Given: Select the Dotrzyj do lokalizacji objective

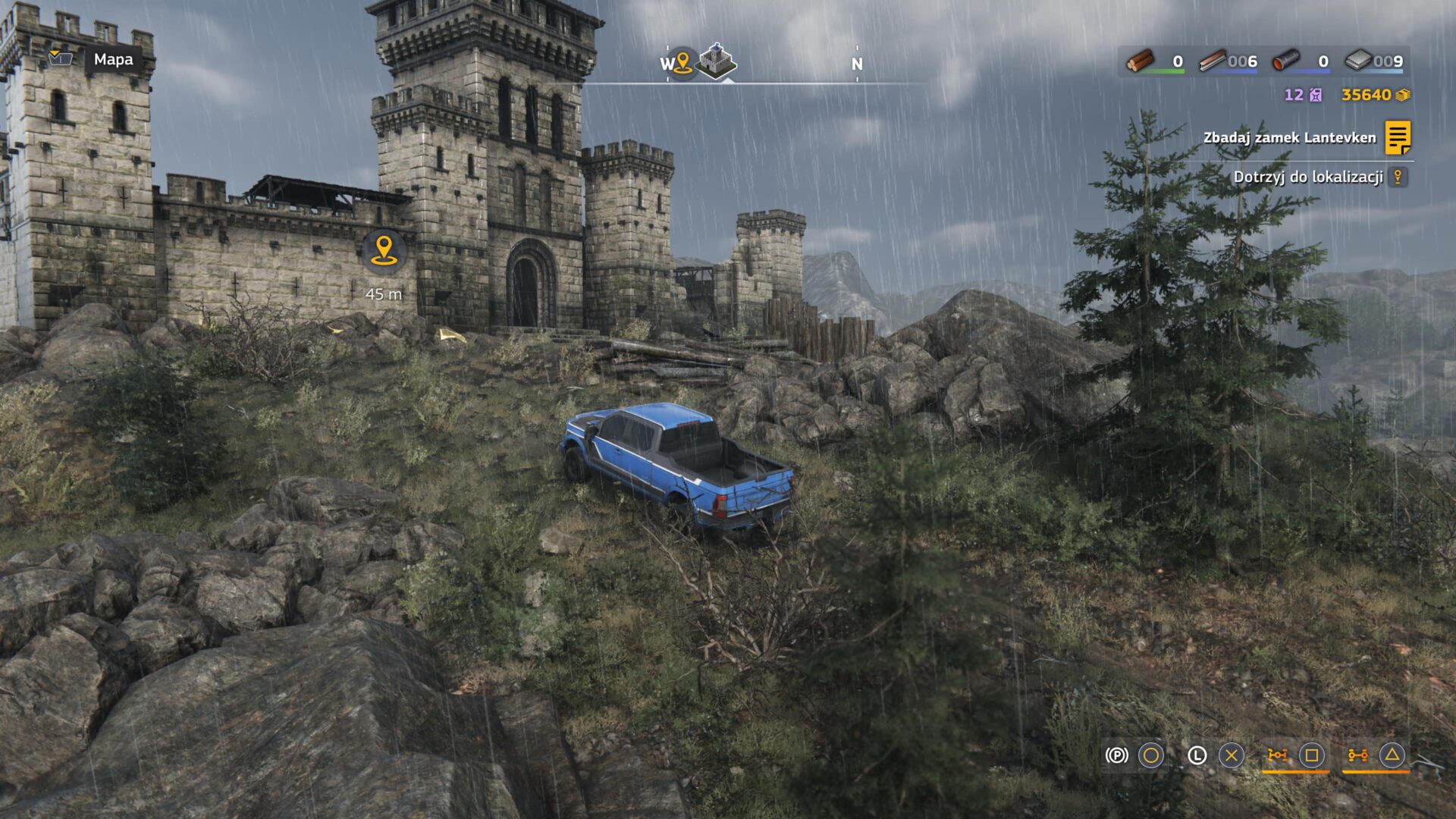Looking at the screenshot, I should pos(1308,177).
